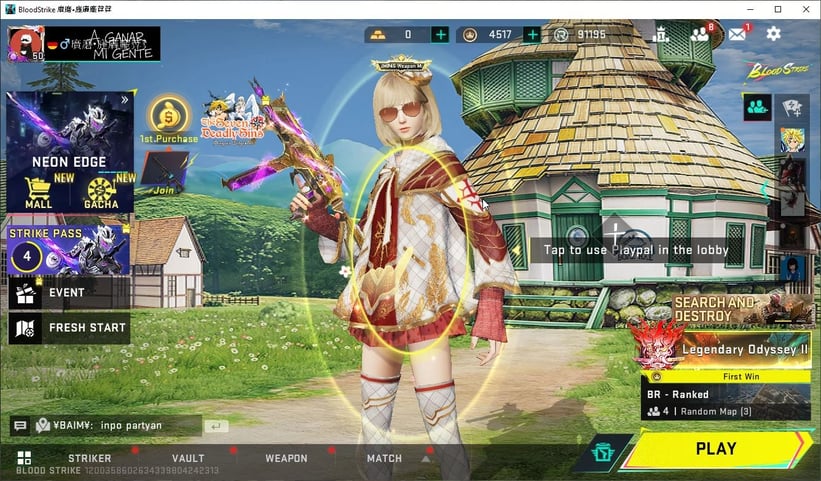
Task: View the Strike Pass banner
Action: point(69,250)
